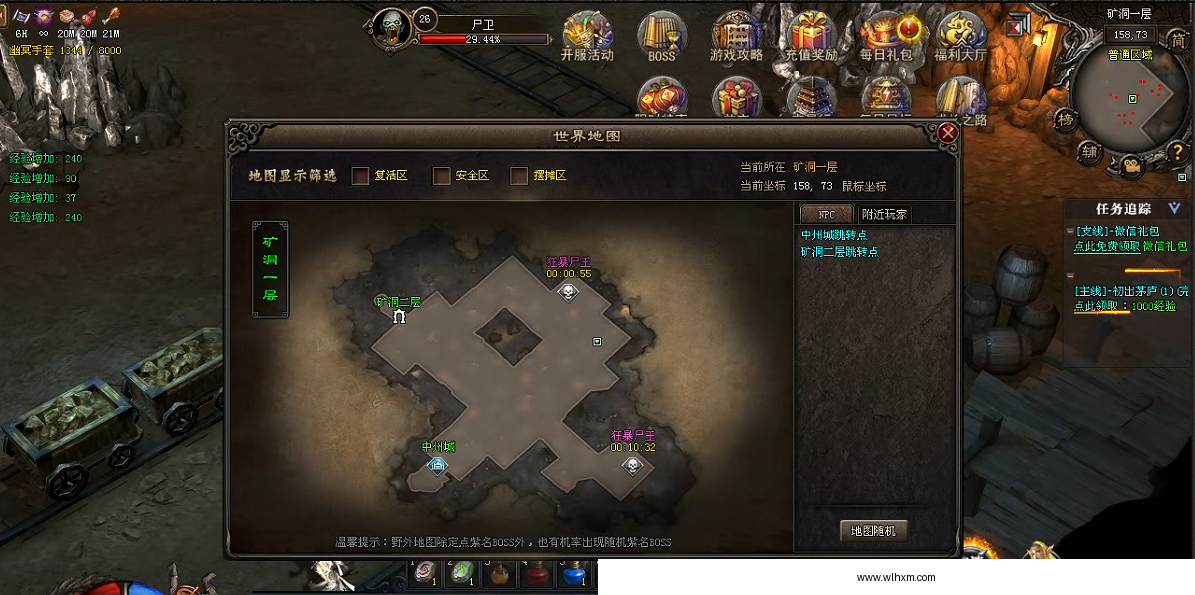Open the BOSS menu icon

[662, 37]
